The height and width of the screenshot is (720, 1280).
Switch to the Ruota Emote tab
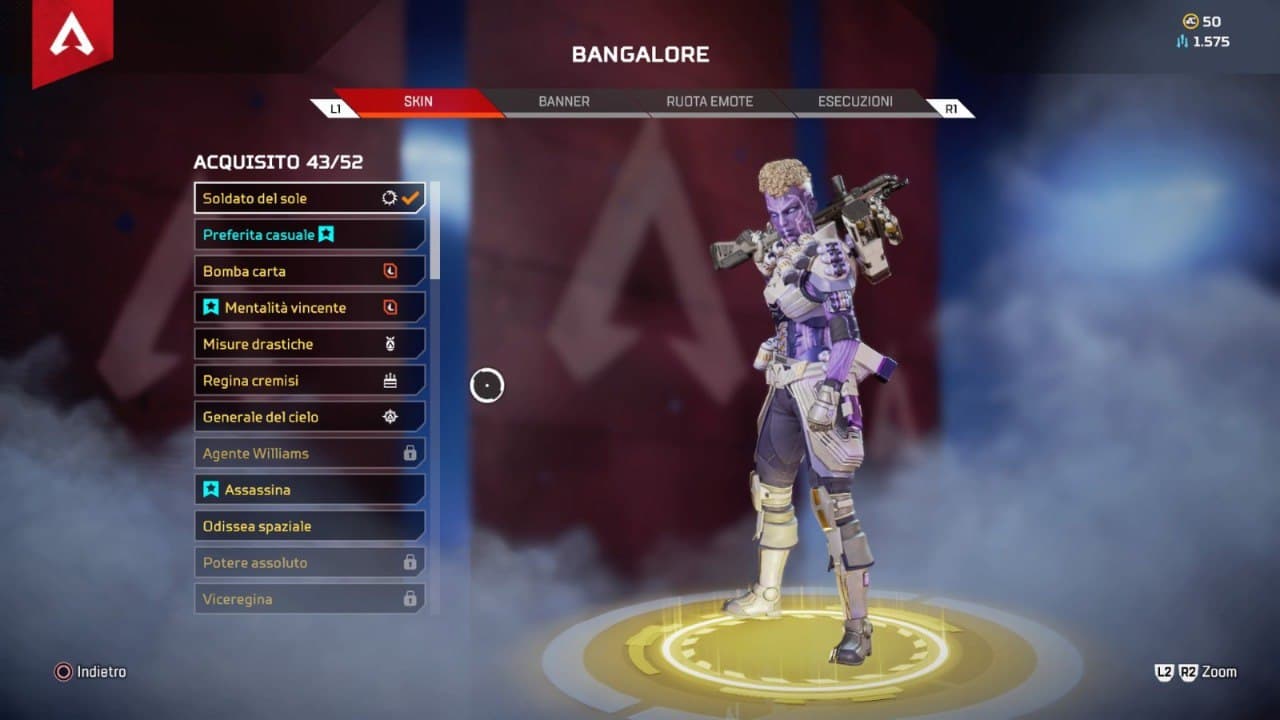pos(709,102)
